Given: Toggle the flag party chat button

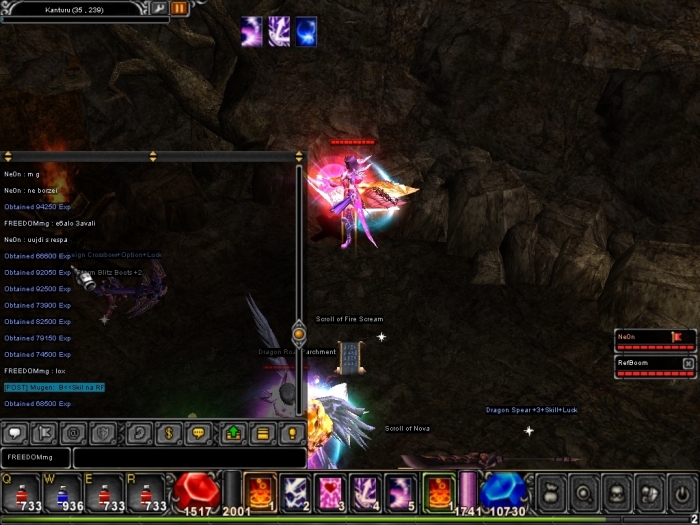Looking at the screenshot, I should [x=43, y=434].
